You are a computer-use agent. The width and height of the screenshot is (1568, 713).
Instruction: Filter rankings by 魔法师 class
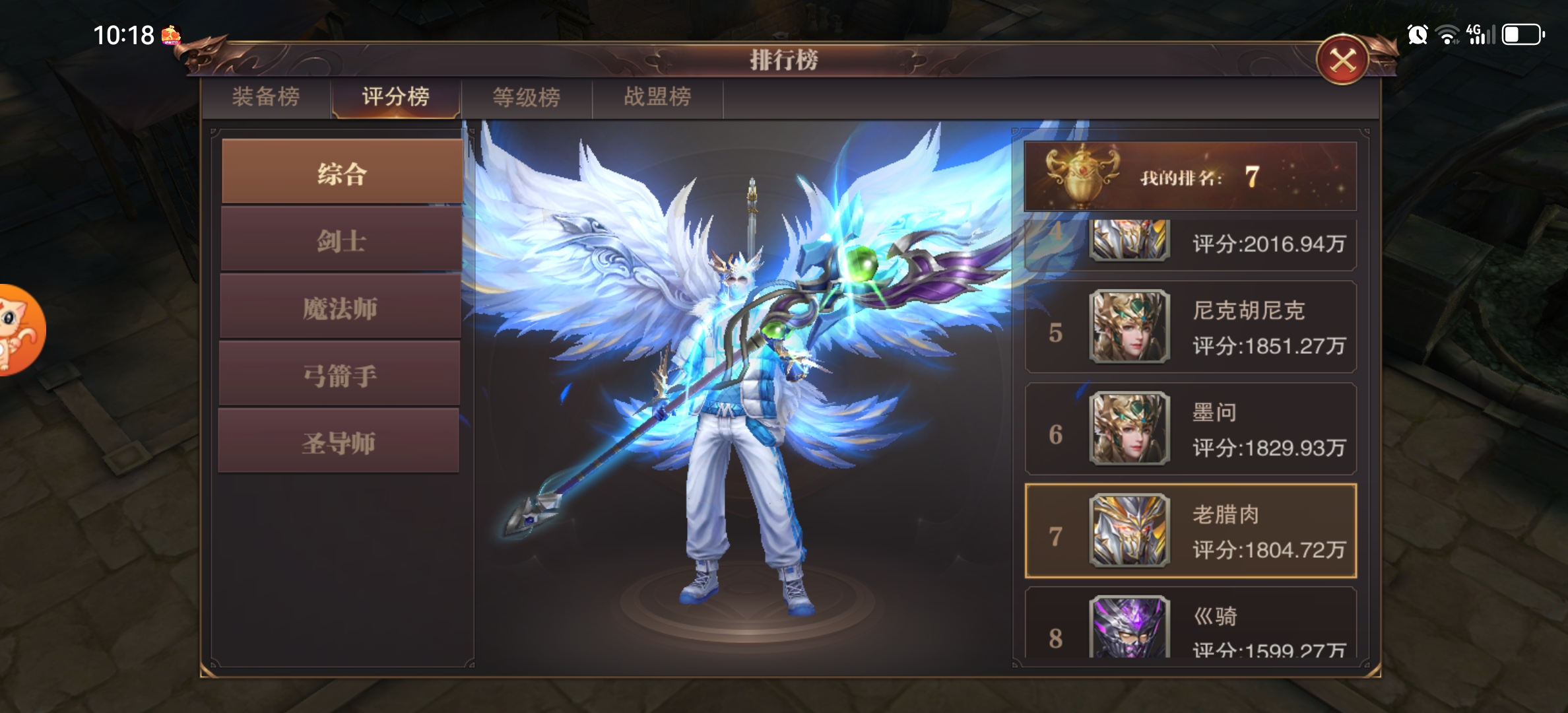340,308
